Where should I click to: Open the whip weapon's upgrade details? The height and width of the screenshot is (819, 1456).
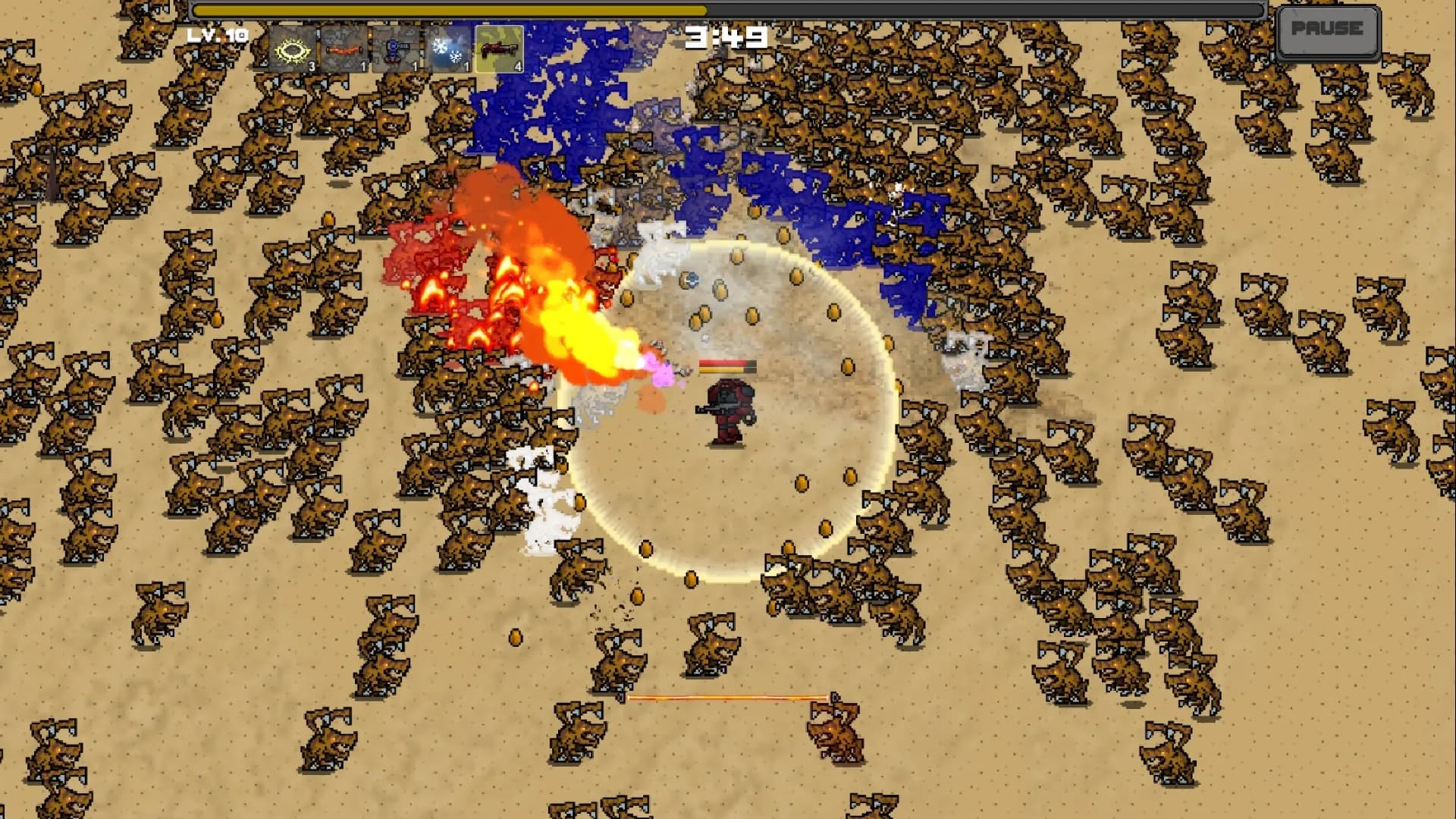tap(345, 49)
